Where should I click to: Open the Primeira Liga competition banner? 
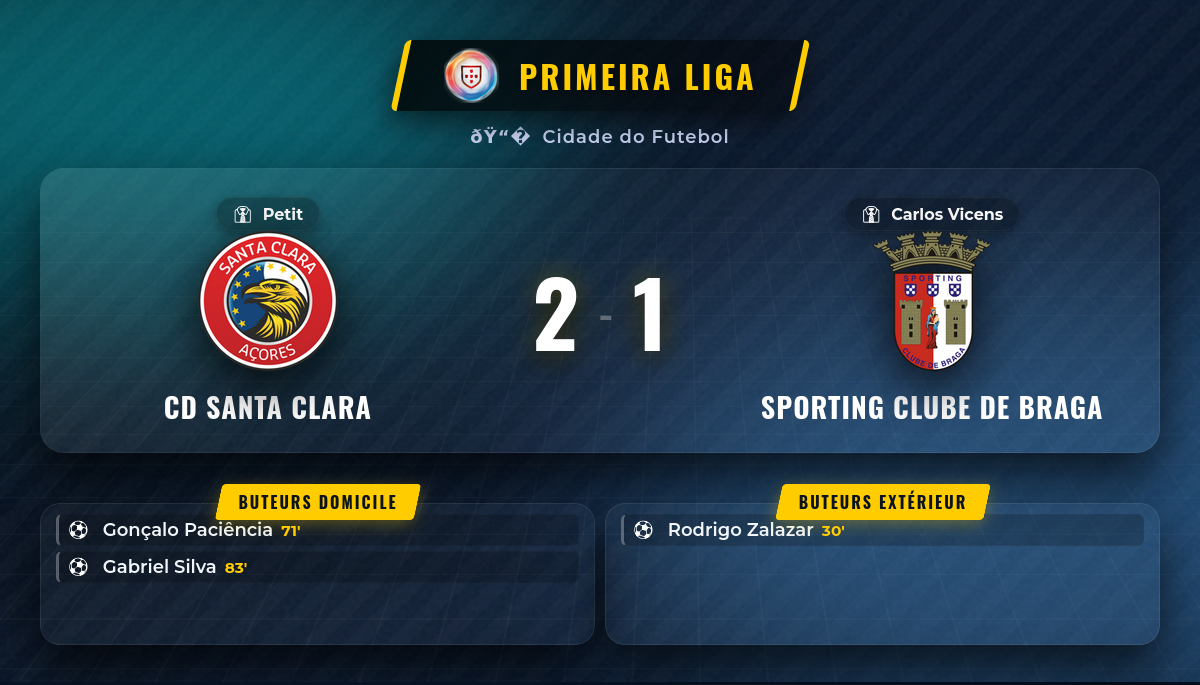(x=600, y=76)
